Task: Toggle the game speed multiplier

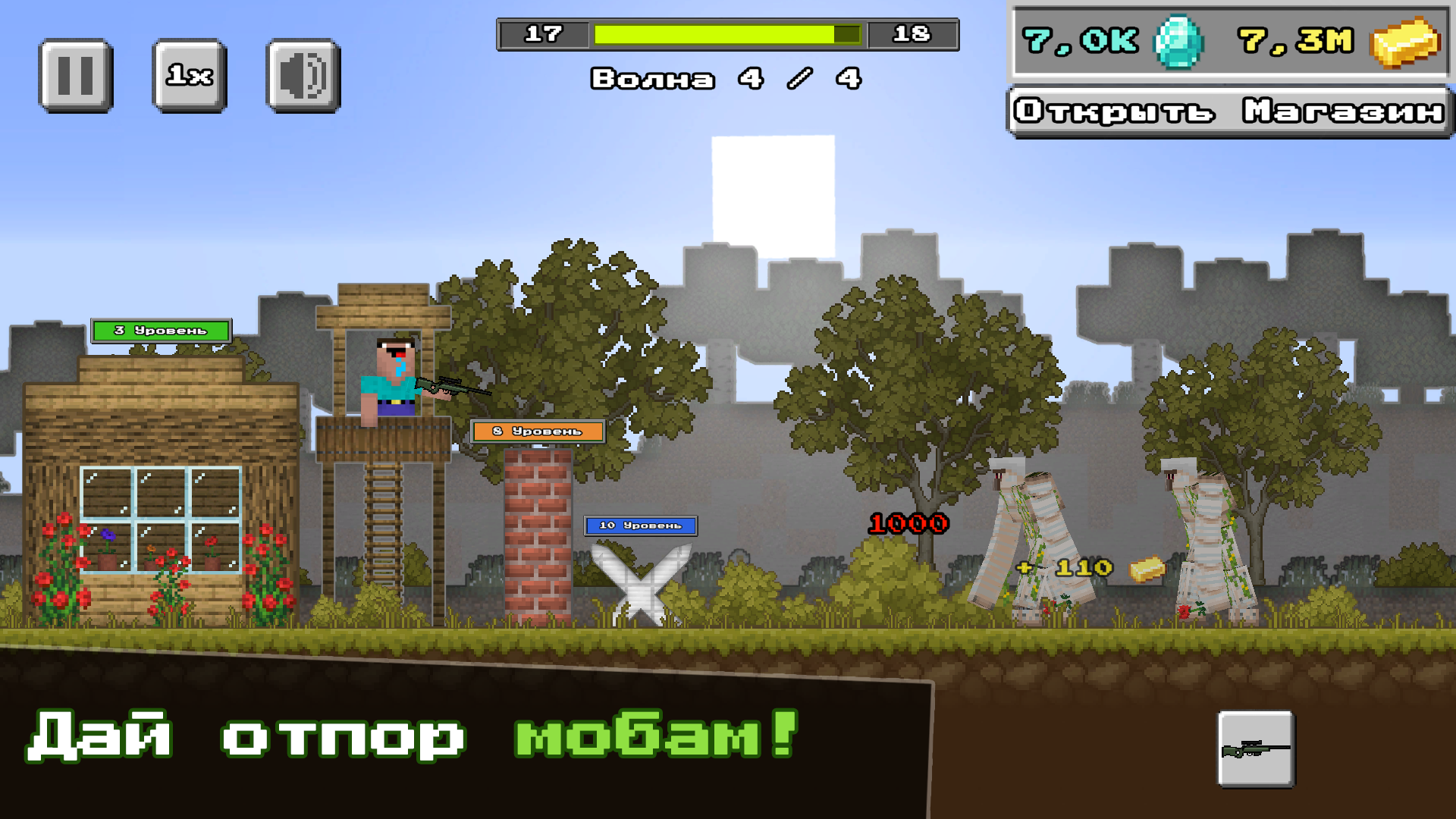Action: coord(189,74)
